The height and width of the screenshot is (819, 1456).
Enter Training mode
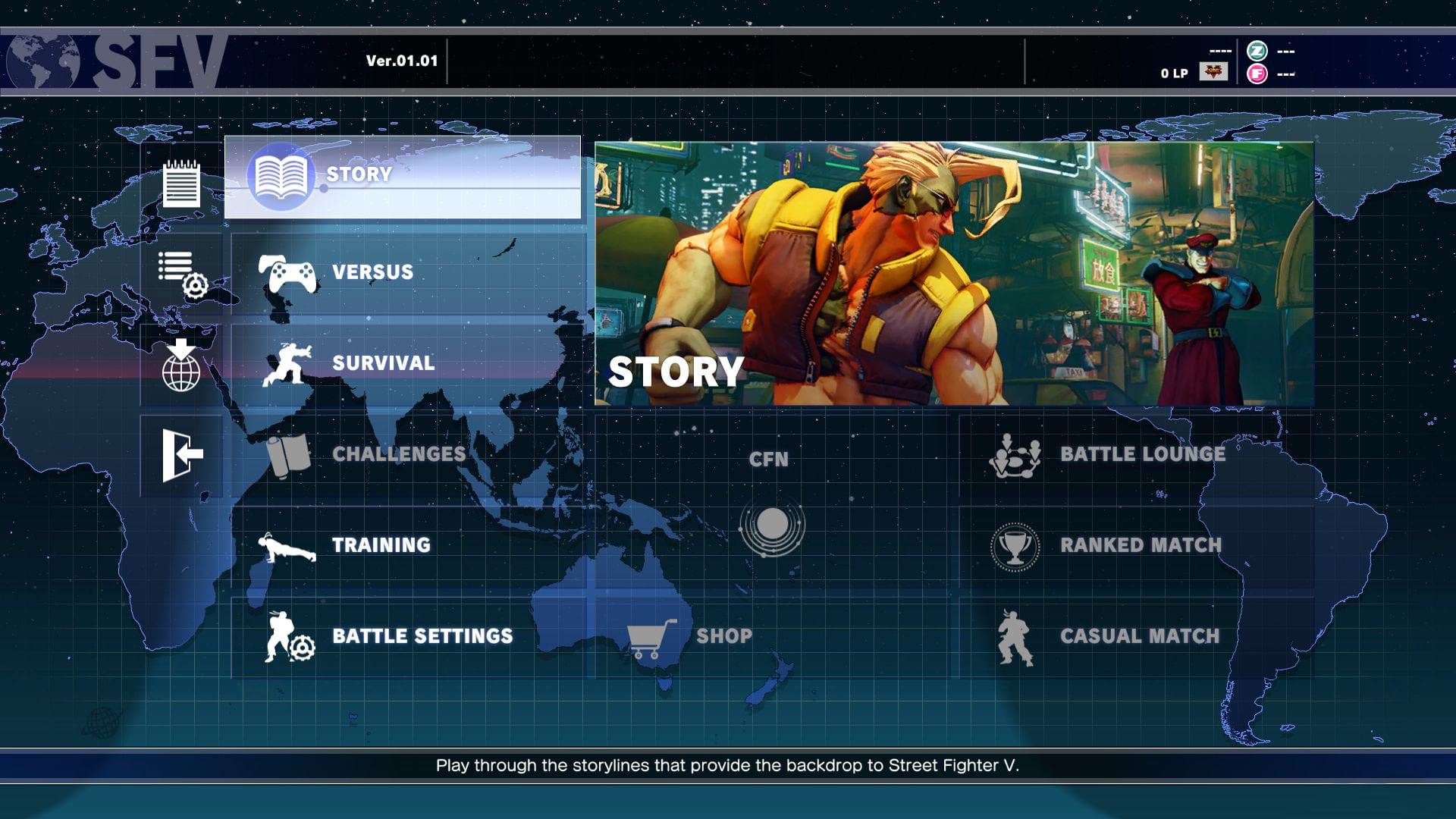pos(408,545)
